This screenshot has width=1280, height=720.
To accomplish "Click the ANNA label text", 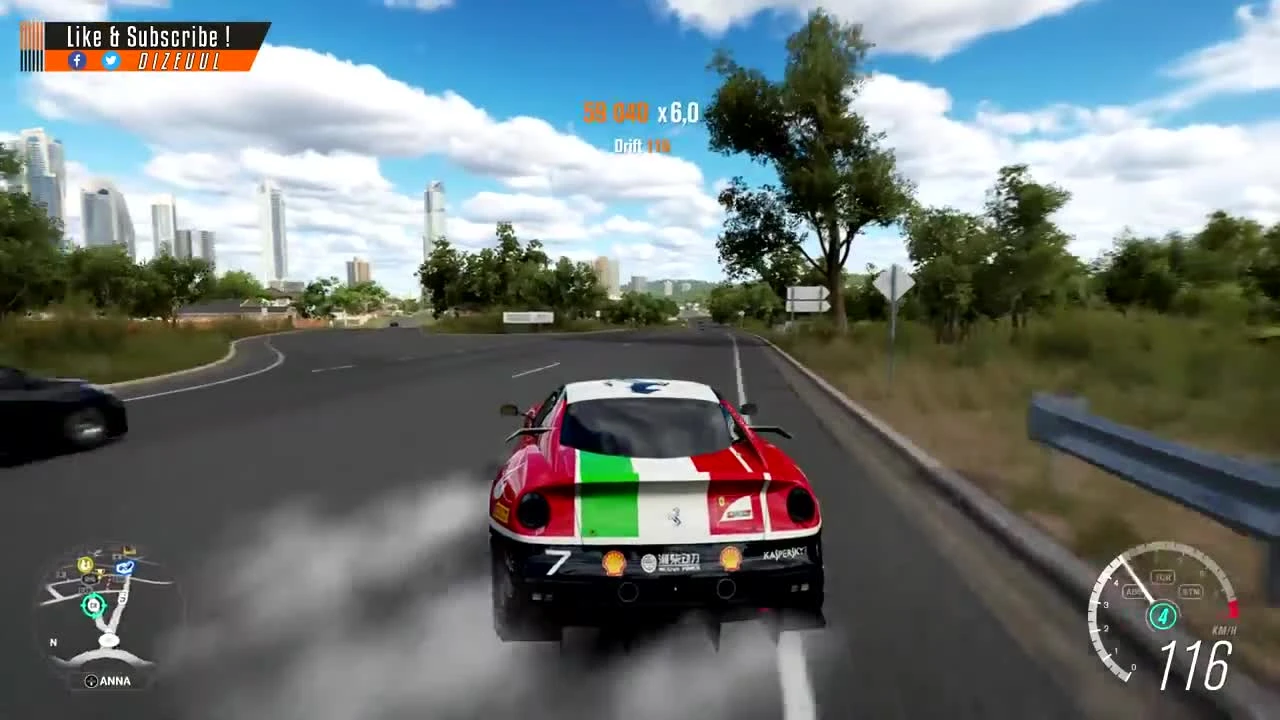I will [x=116, y=680].
